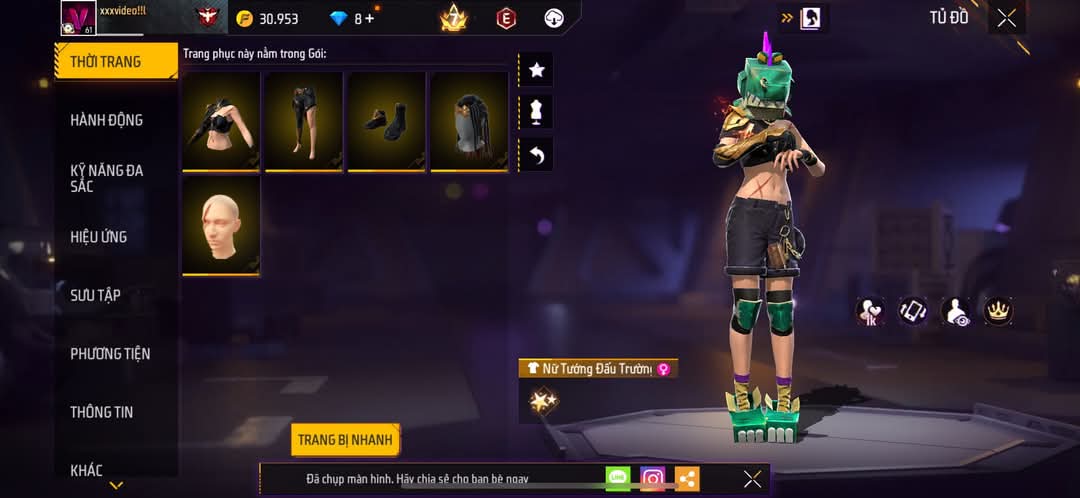Select the Hiệu Ứng tab
1080x498 pixels.
(98, 237)
